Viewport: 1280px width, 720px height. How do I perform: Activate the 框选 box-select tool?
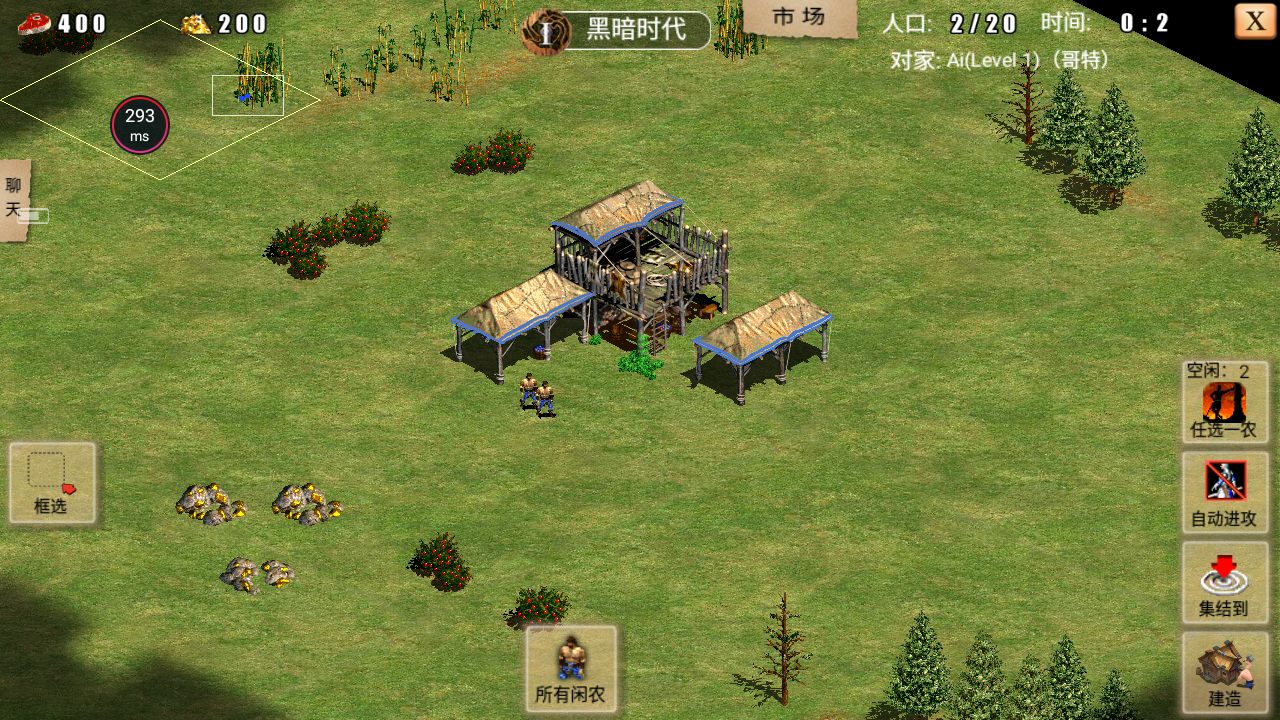(52, 482)
